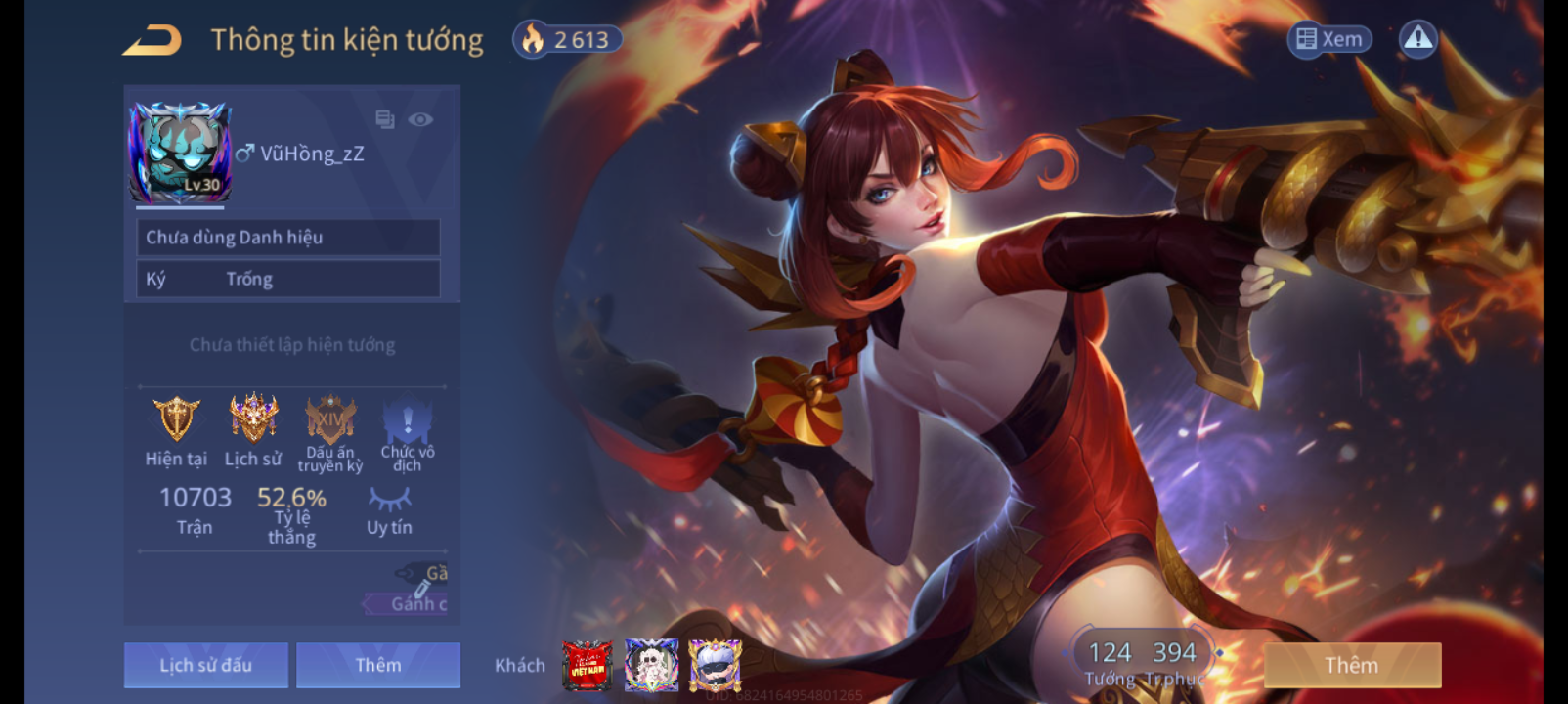Viewport: 1568px width, 704px height.
Task: Select the white-haired visitor avatar
Action: (651, 665)
